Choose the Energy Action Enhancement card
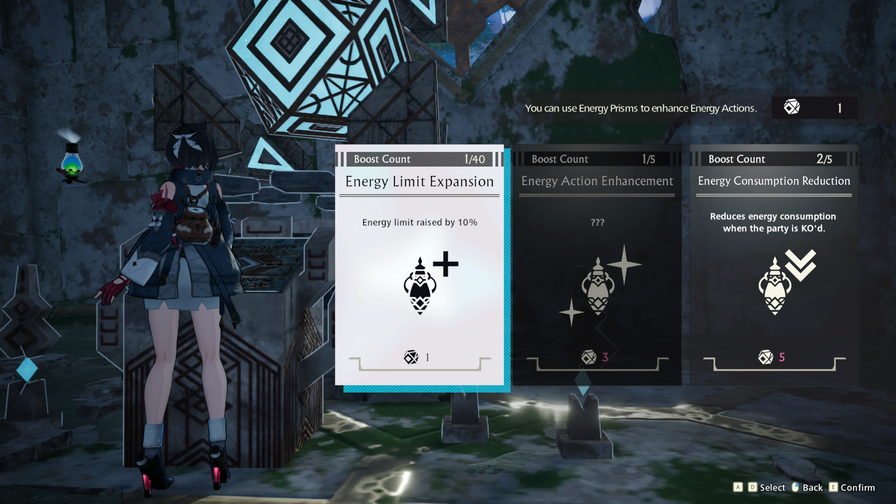The width and height of the screenshot is (896, 504). tap(597, 266)
